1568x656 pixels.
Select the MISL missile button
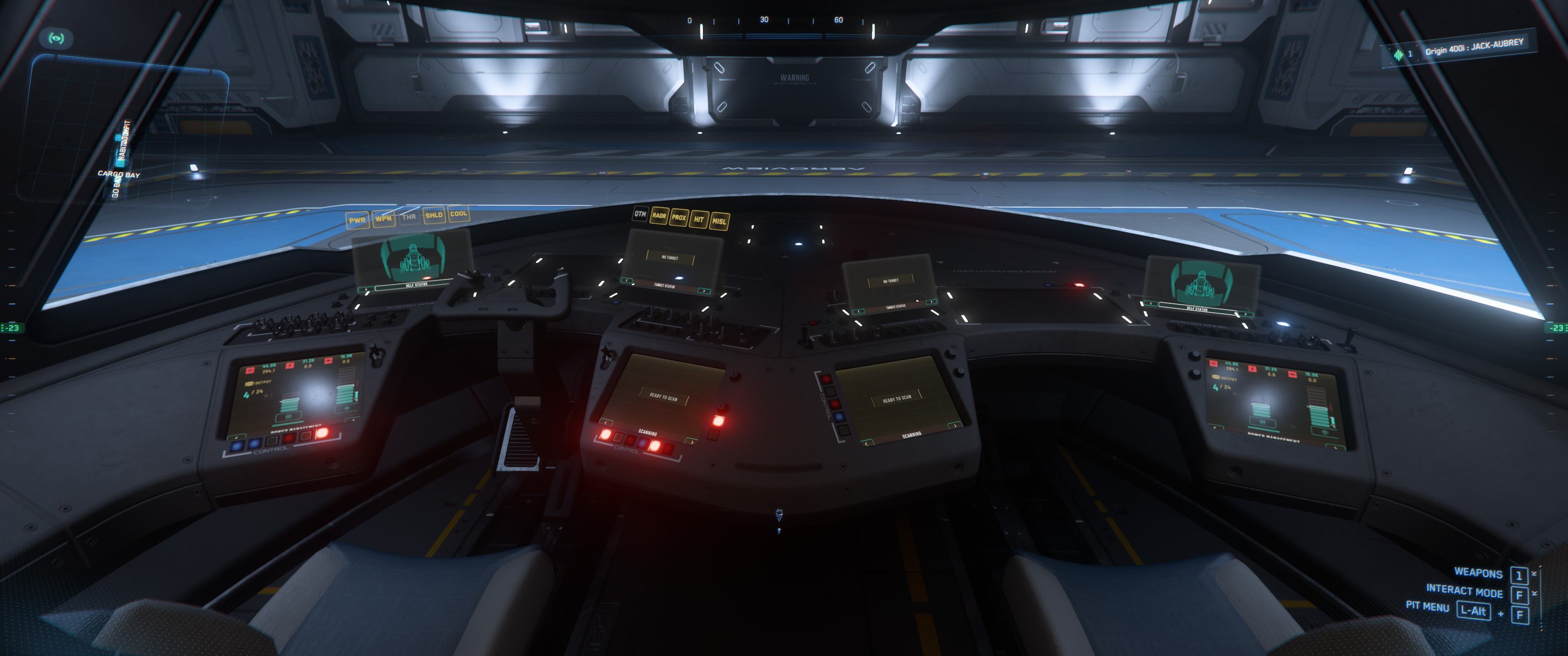coord(719,221)
